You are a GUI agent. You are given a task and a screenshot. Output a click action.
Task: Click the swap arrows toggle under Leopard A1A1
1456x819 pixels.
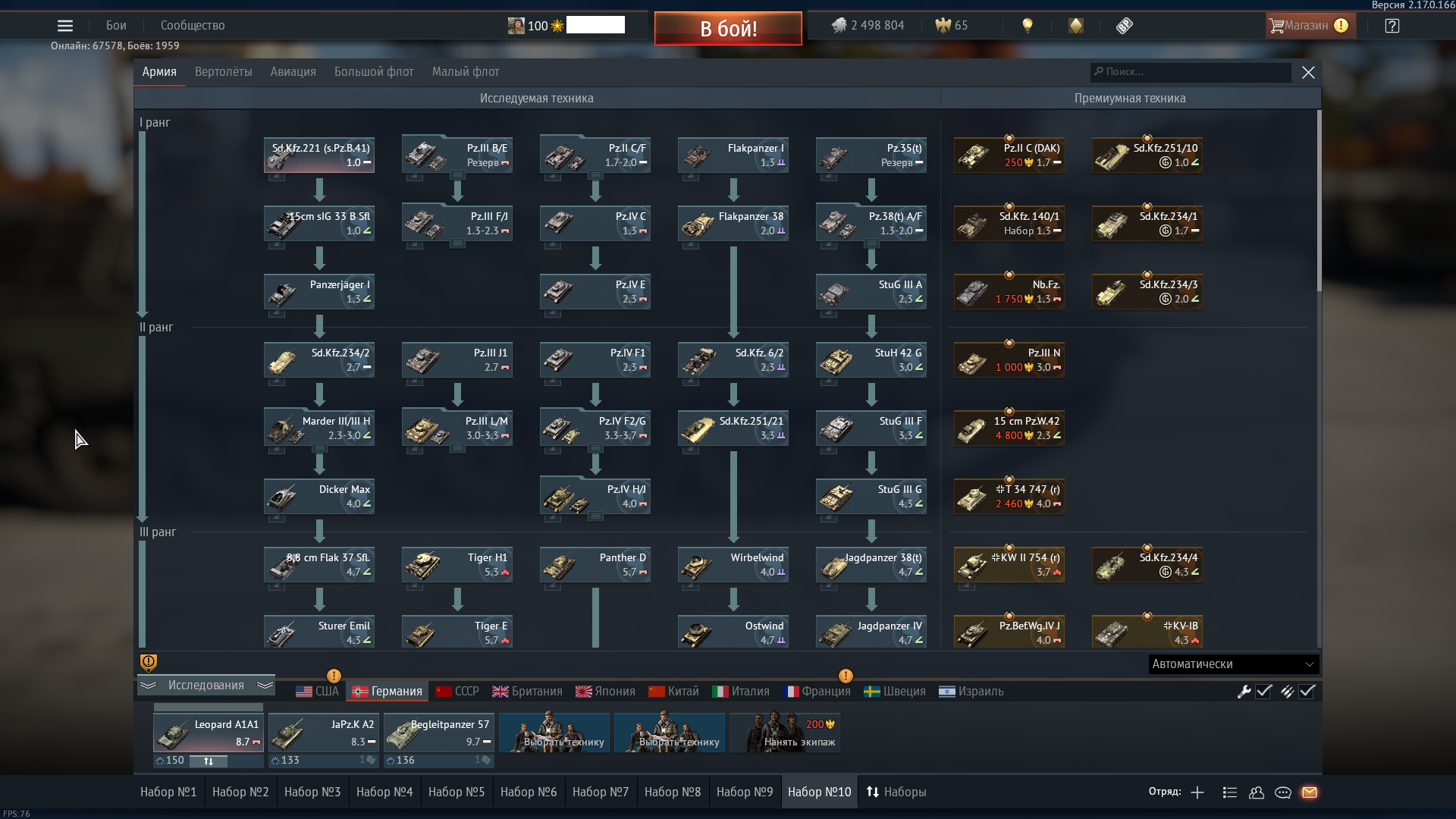click(209, 761)
